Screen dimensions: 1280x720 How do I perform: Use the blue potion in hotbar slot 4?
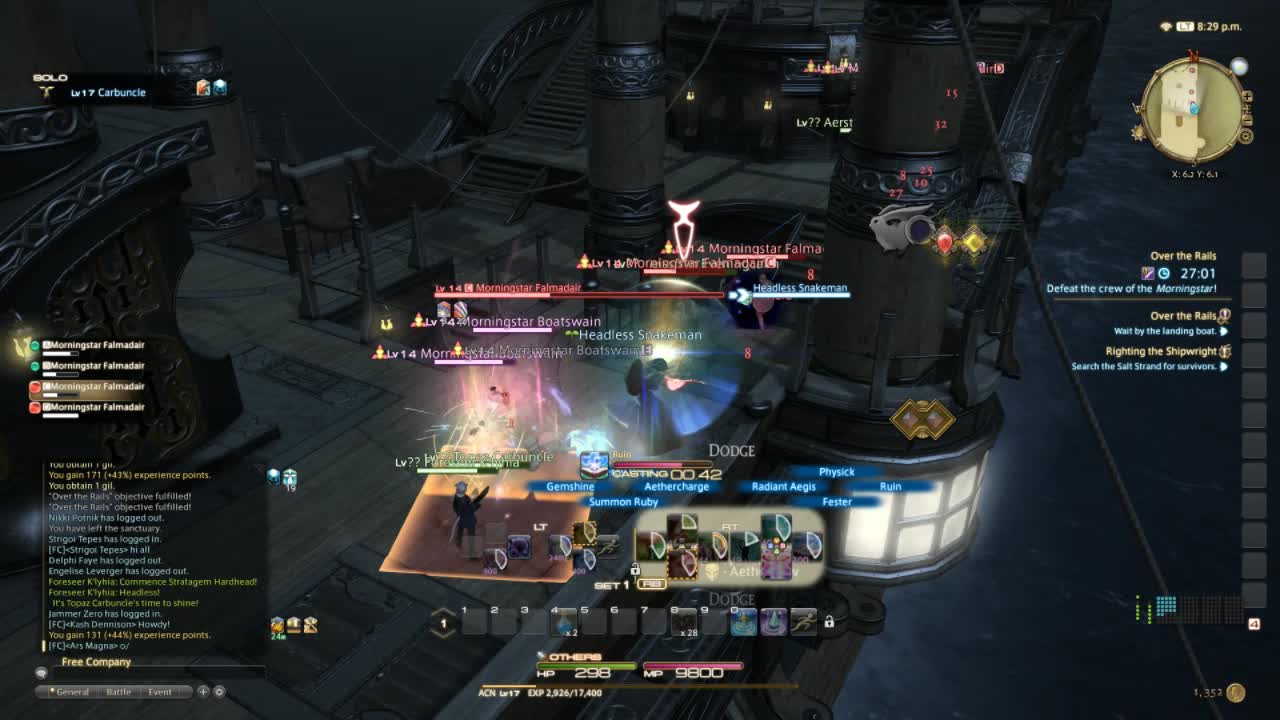pyautogui.click(x=564, y=623)
